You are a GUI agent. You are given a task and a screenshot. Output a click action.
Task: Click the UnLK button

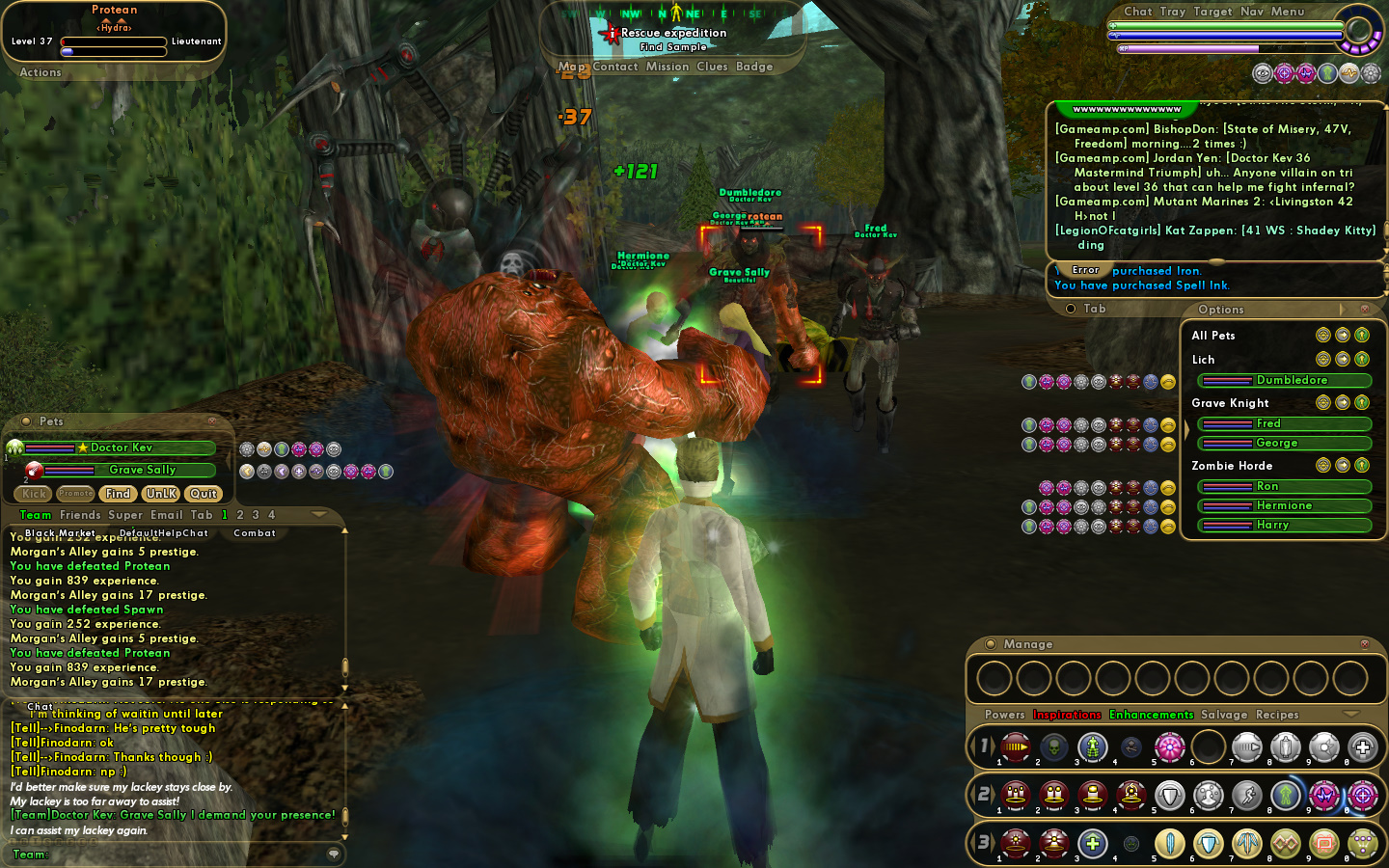(161, 494)
